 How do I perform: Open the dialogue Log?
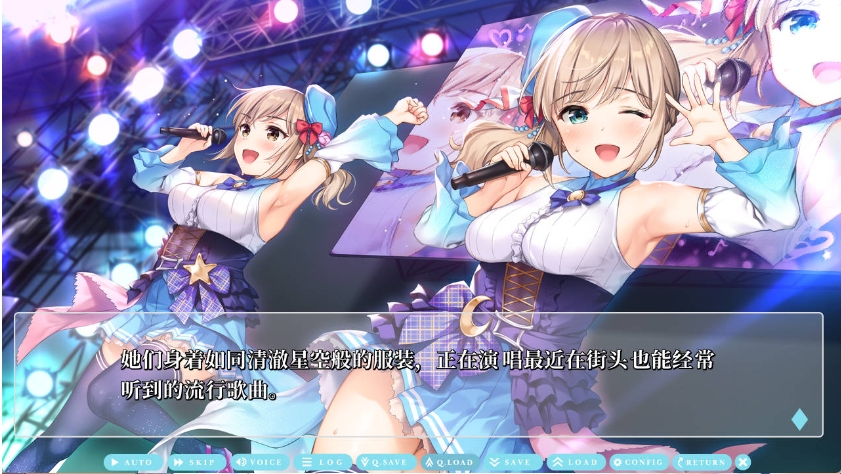[x=323, y=462]
